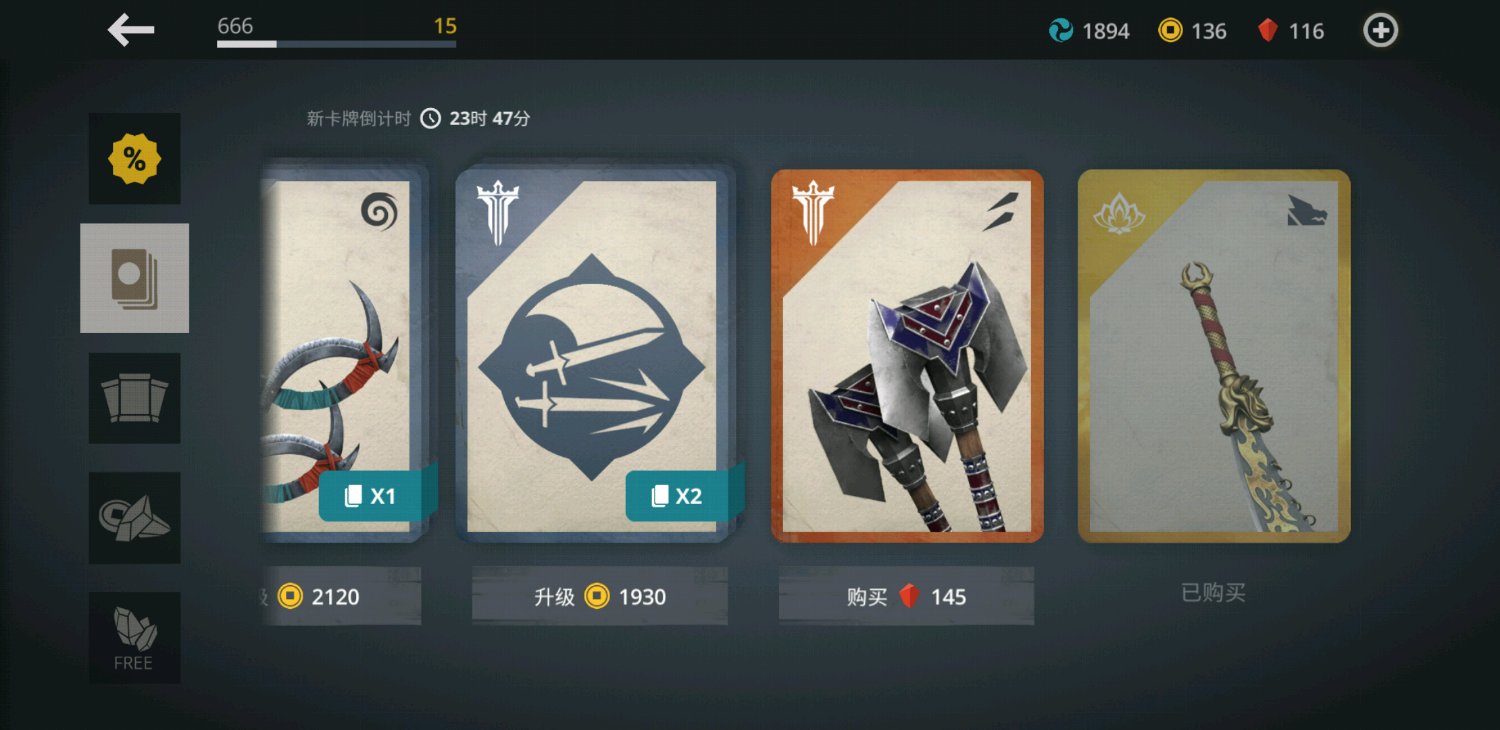Screen dimensions: 1500x730
Task: Choose the double axes weapon card
Action: [907, 355]
